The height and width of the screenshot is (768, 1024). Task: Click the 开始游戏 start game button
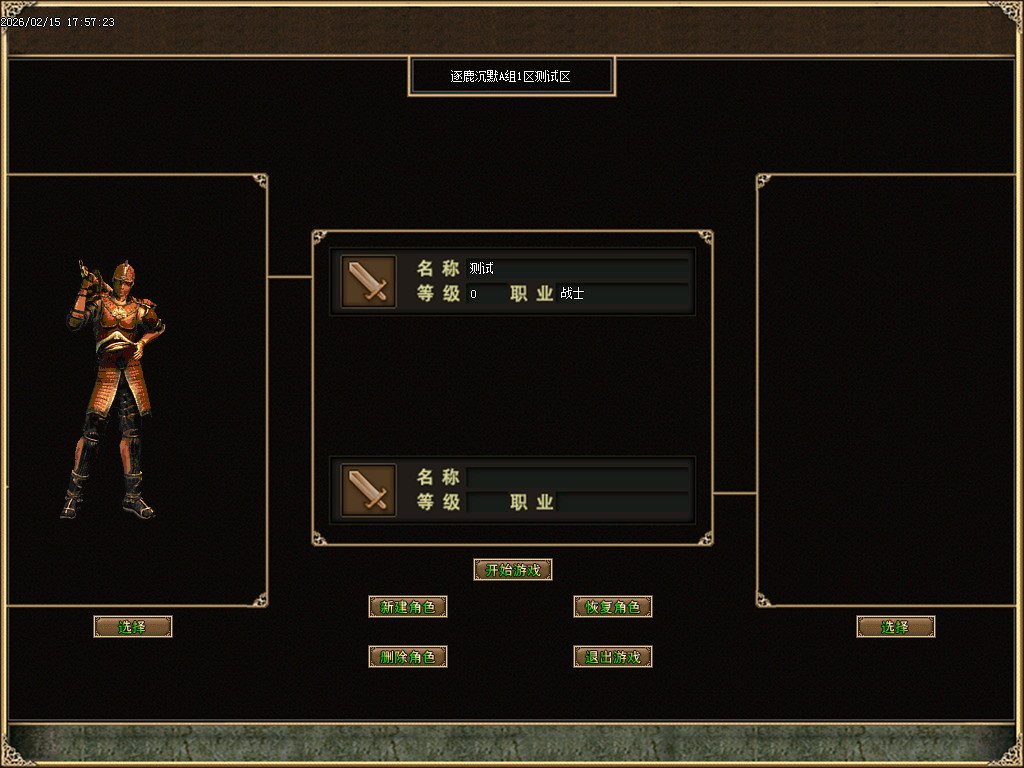click(513, 570)
